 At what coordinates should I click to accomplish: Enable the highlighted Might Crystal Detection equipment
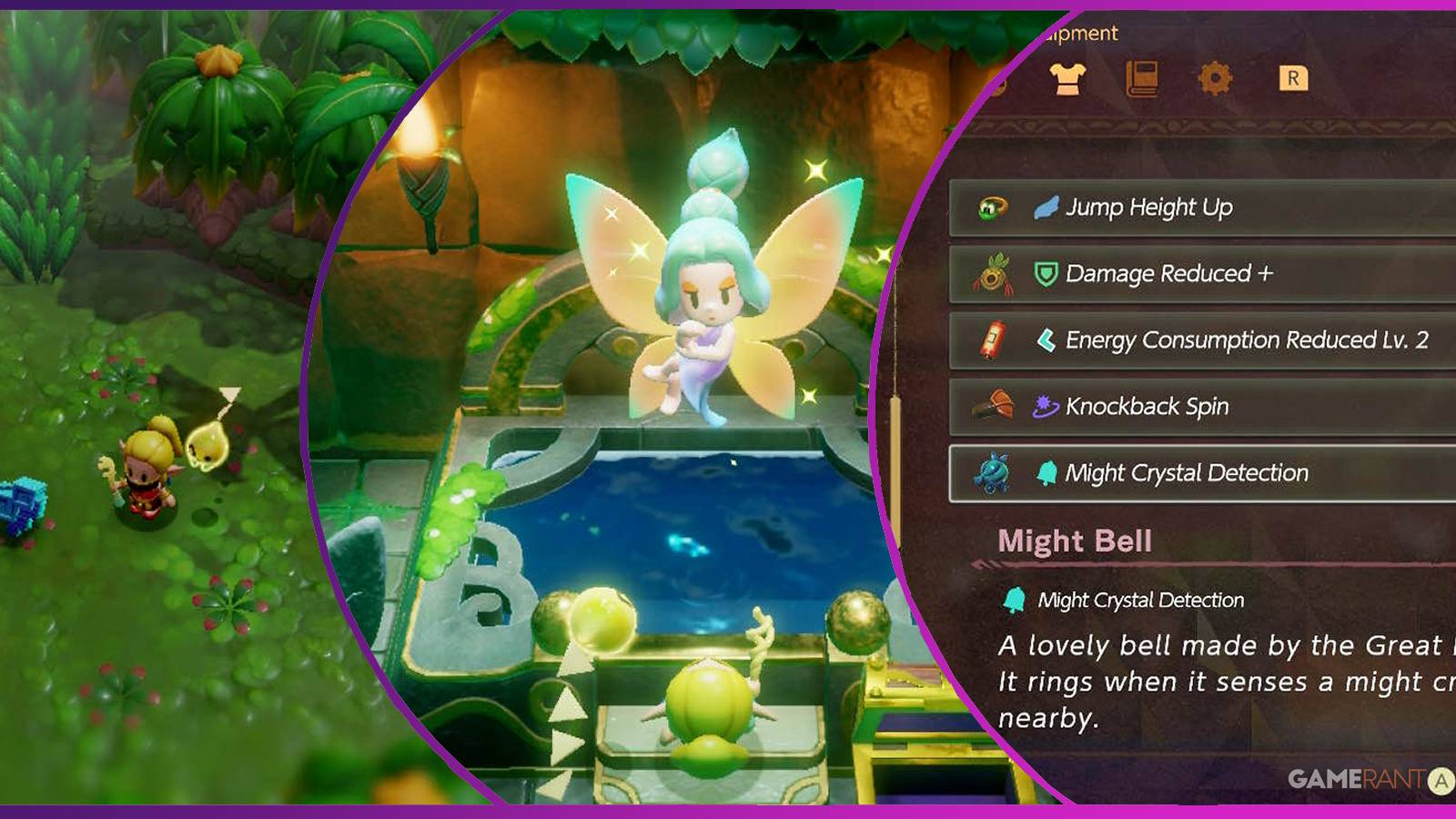(1183, 472)
